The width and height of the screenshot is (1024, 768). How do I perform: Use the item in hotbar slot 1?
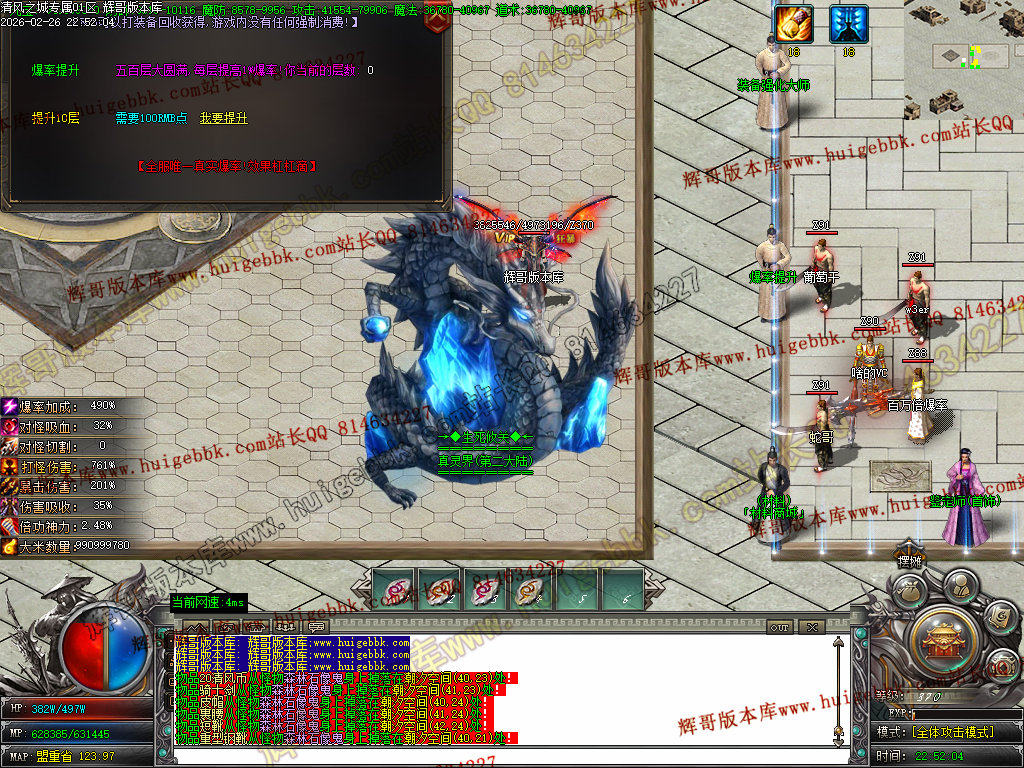click(397, 590)
